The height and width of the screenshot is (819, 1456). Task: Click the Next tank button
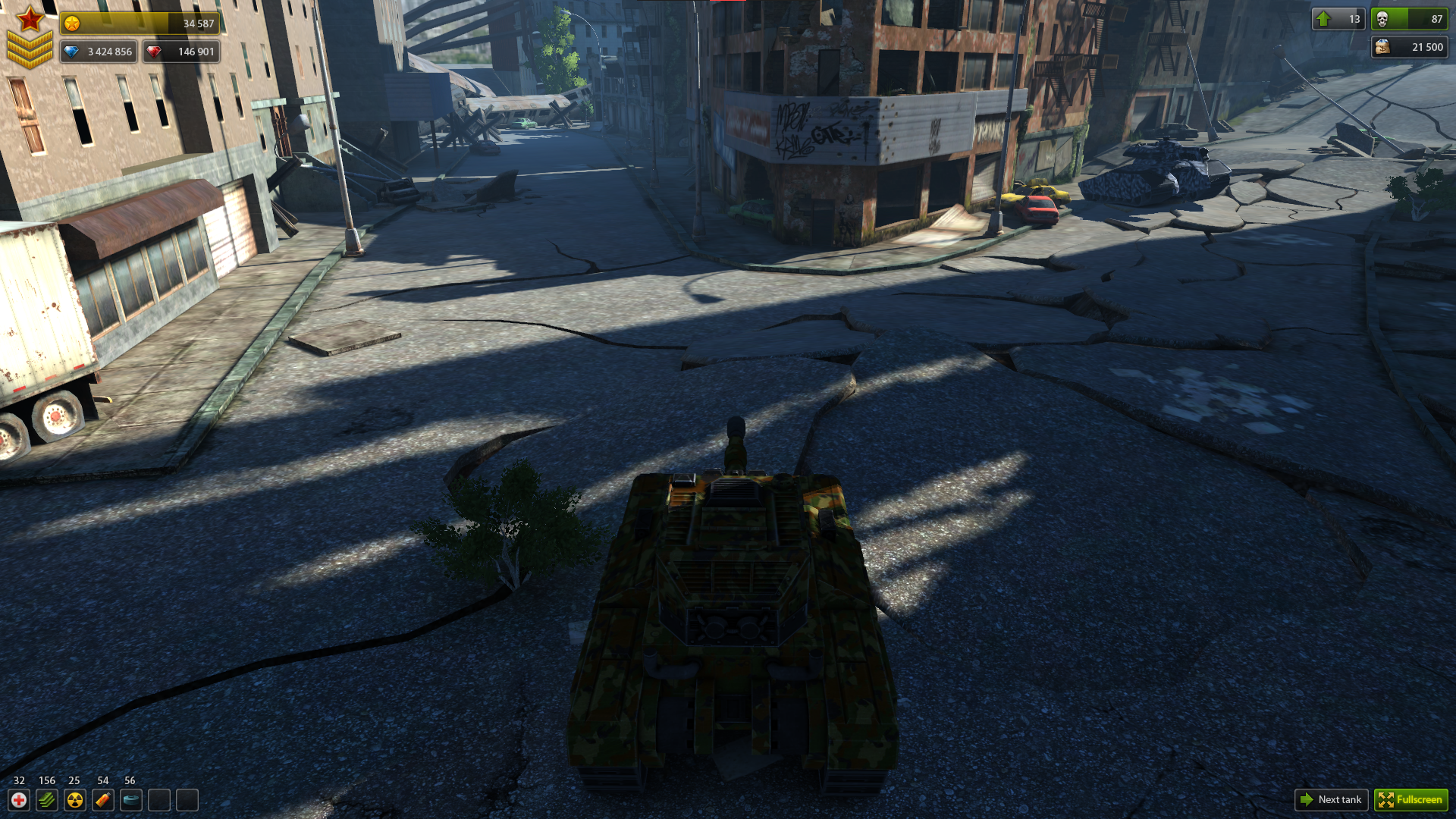tap(1331, 799)
